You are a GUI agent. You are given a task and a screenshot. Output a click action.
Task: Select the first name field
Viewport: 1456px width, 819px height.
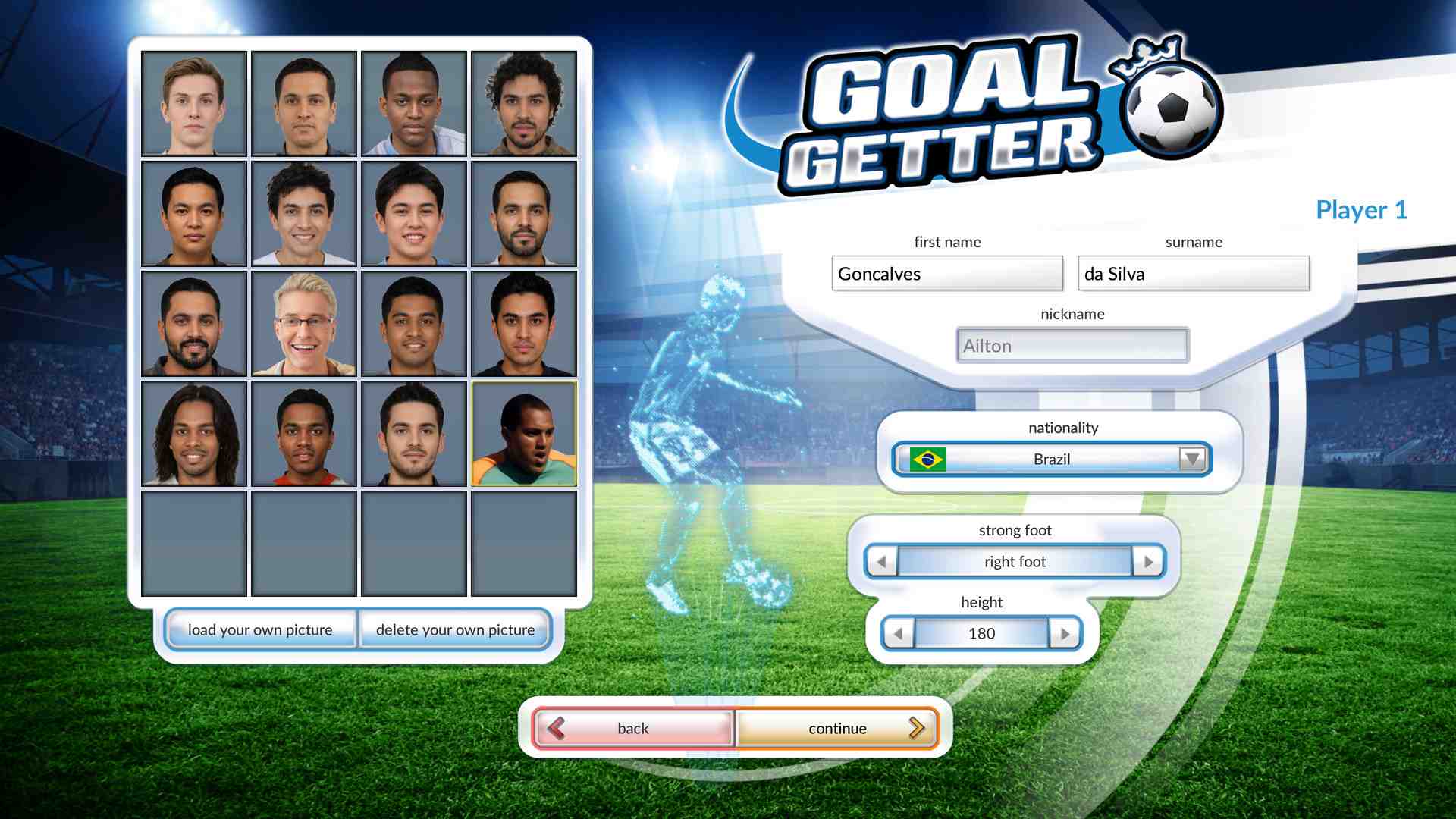[x=947, y=274]
